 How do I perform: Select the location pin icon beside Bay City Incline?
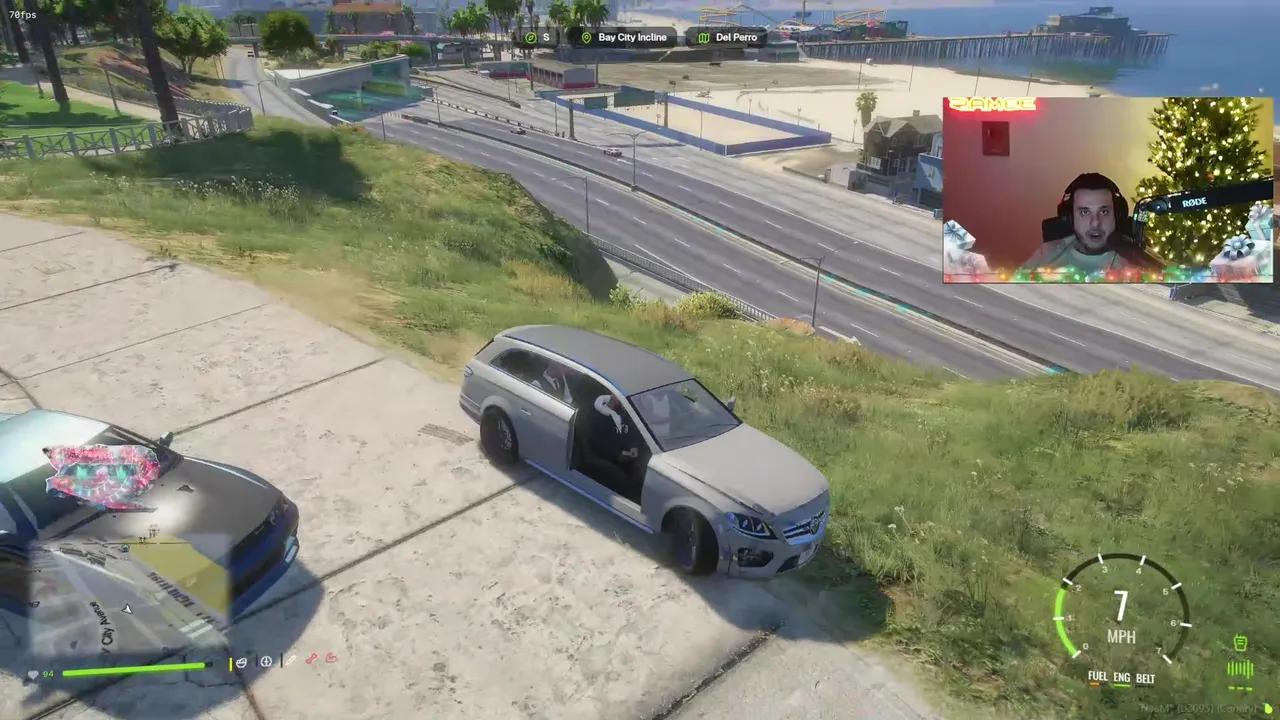tap(585, 37)
